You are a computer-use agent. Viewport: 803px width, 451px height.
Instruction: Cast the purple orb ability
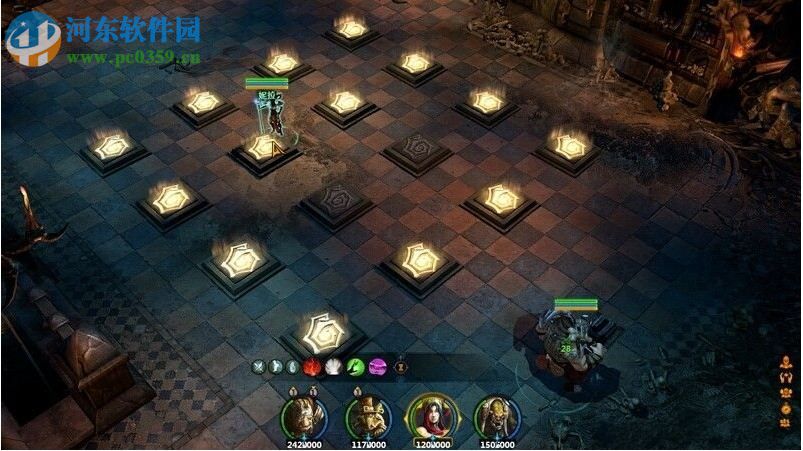click(377, 368)
